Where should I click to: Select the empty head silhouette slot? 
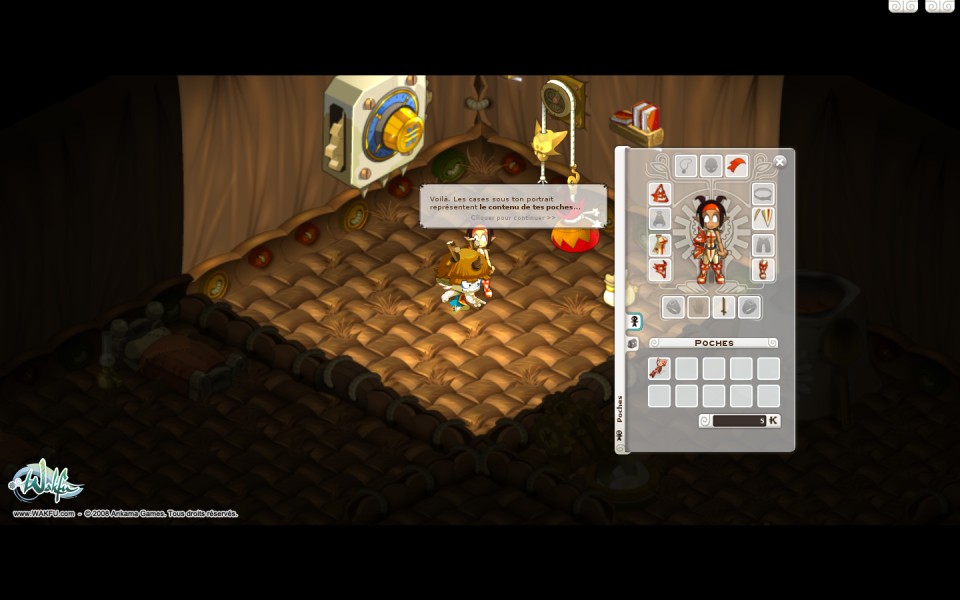[711, 165]
